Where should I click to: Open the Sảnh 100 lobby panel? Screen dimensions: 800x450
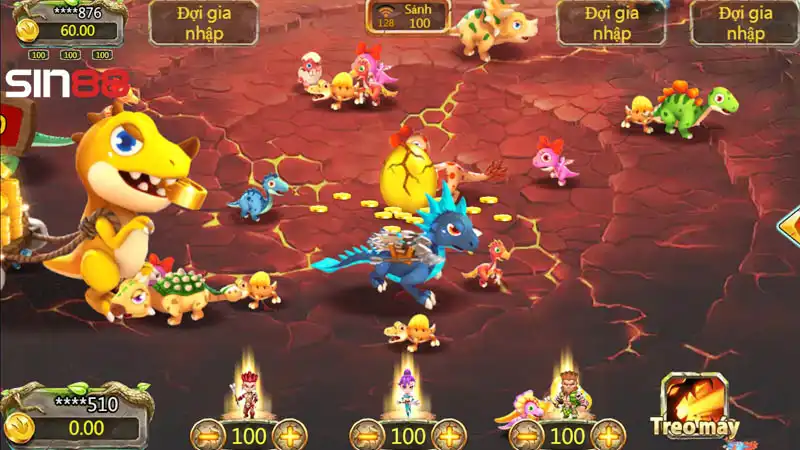407,17
